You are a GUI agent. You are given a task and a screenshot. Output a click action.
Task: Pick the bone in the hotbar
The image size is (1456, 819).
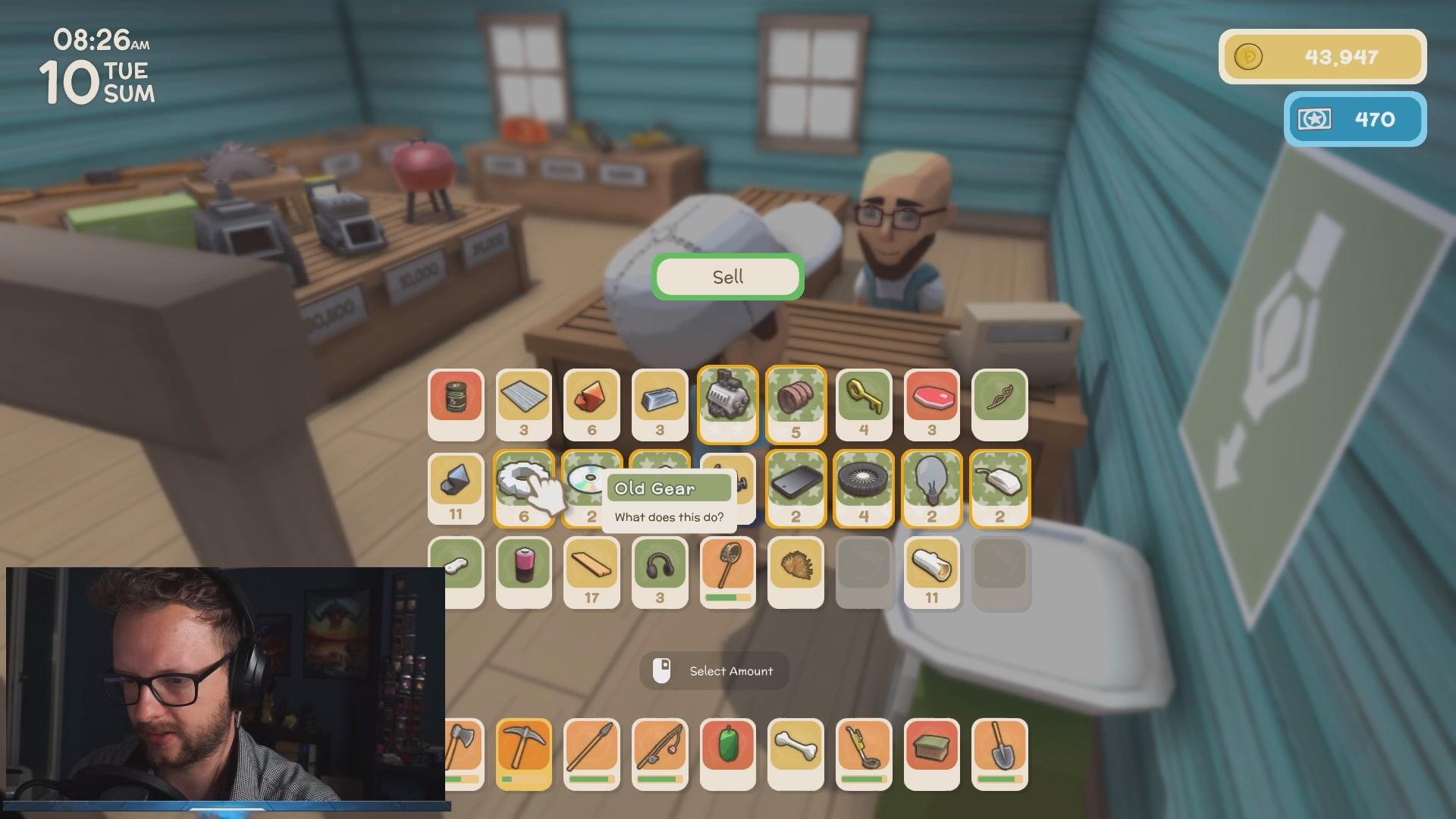point(795,753)
